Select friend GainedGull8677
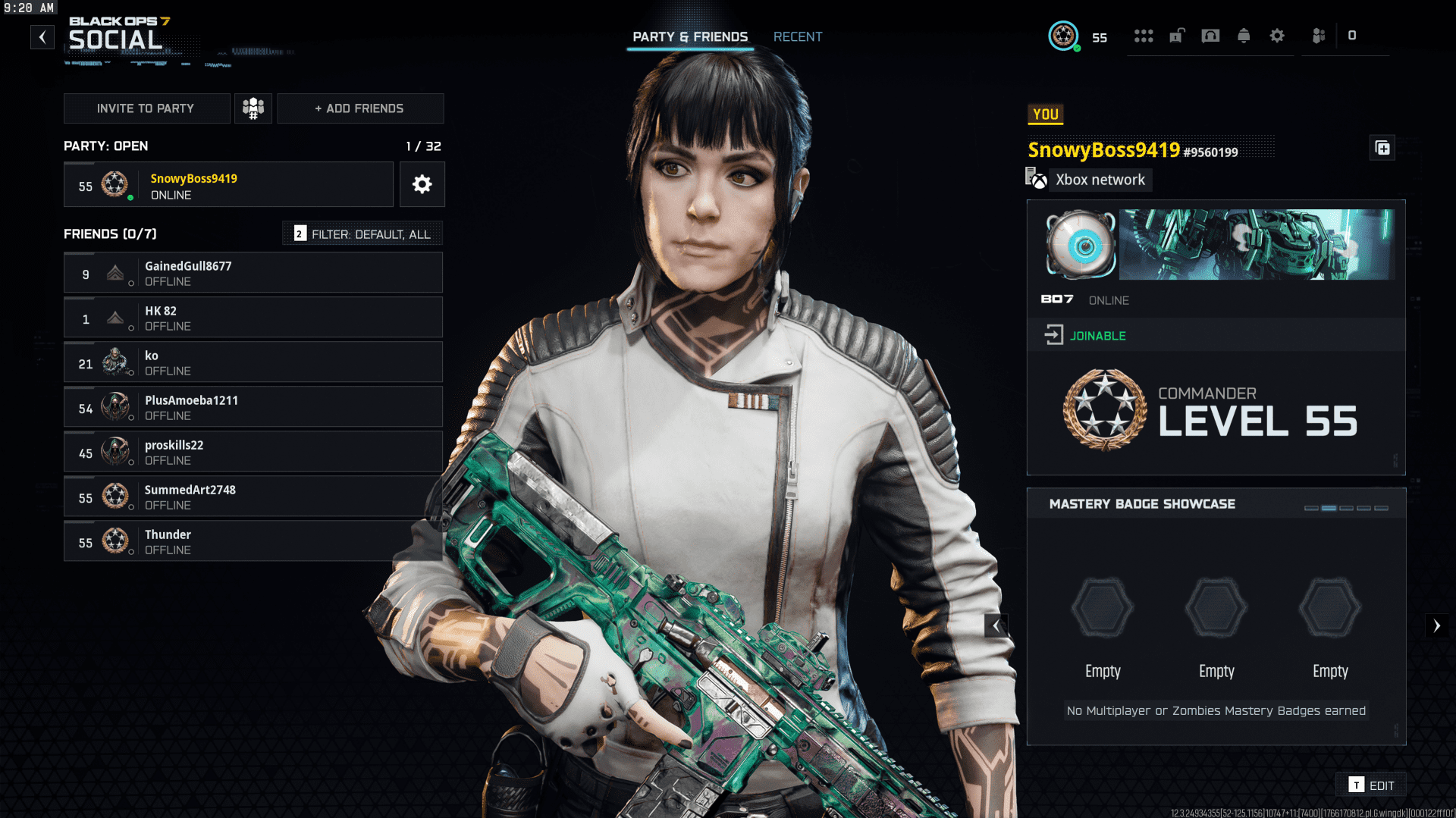Image resolution: width=1456 pixels, height=818 pixels. click(x=253, y=273)
